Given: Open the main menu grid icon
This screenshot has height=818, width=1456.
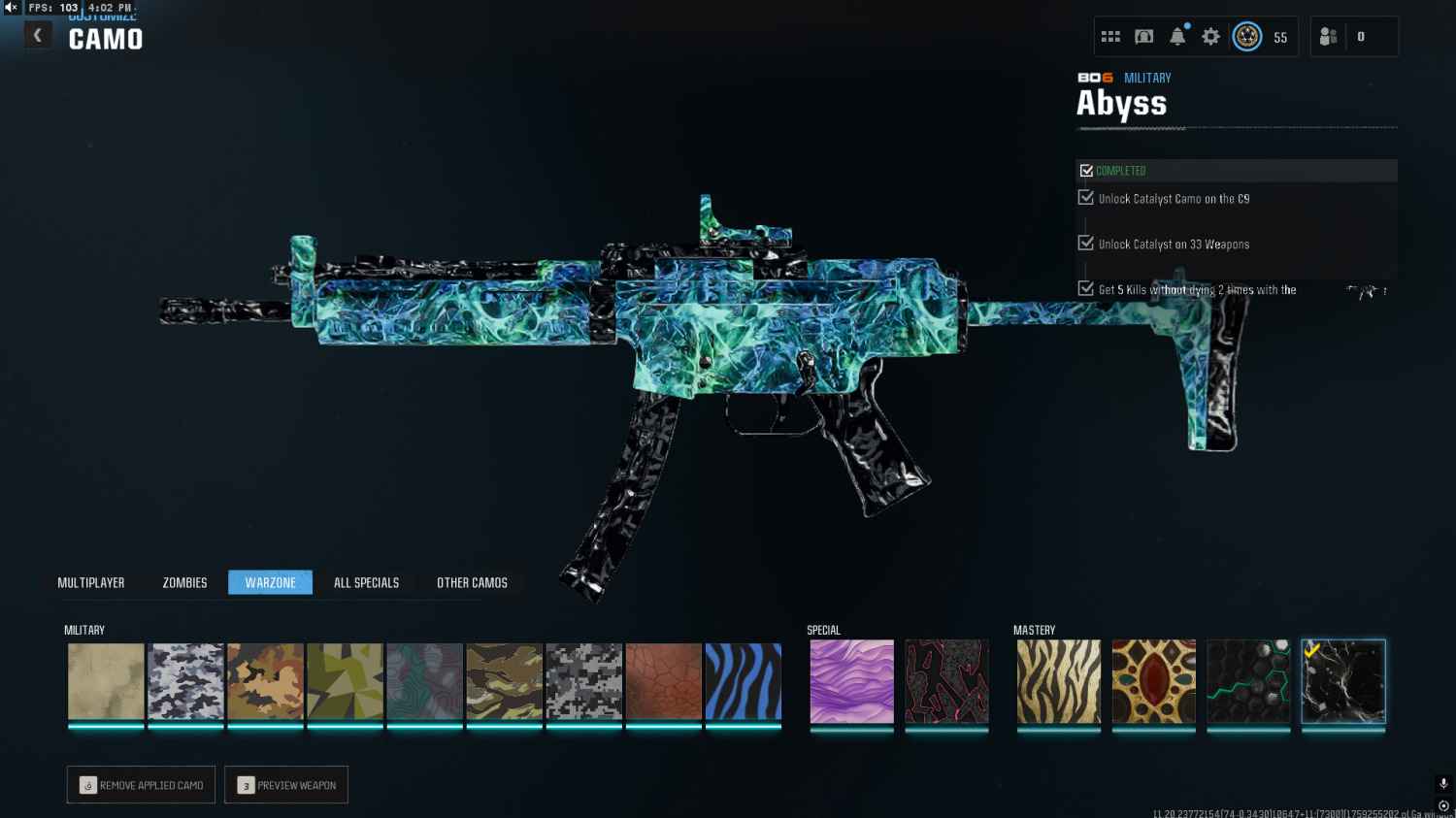Looking at the screenshot, I should pyautogui.click(x=1109, y=35).
